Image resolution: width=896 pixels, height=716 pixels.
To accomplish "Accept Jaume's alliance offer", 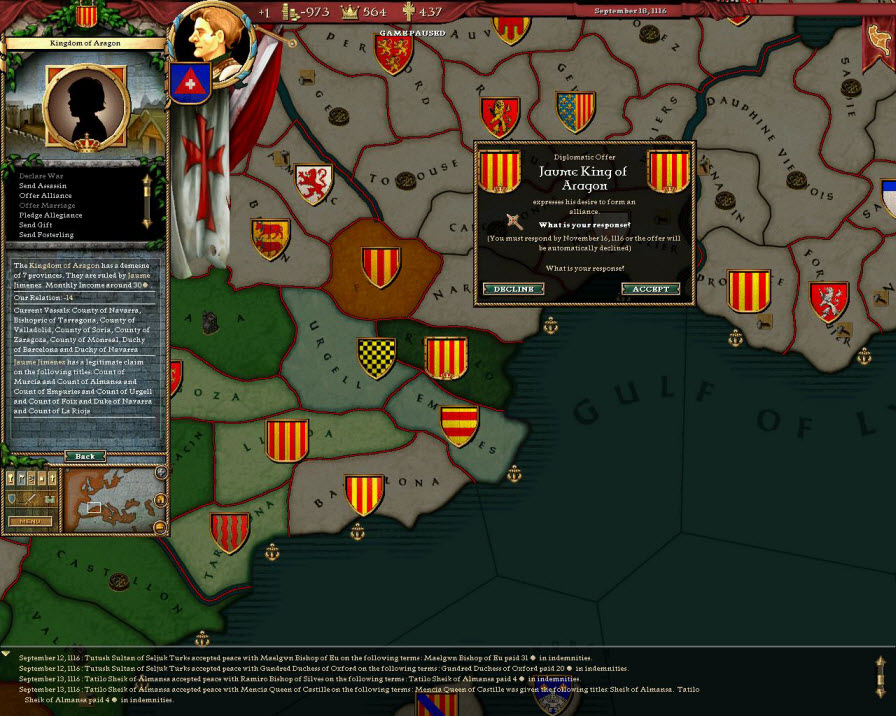I will (x=650, y=289).
